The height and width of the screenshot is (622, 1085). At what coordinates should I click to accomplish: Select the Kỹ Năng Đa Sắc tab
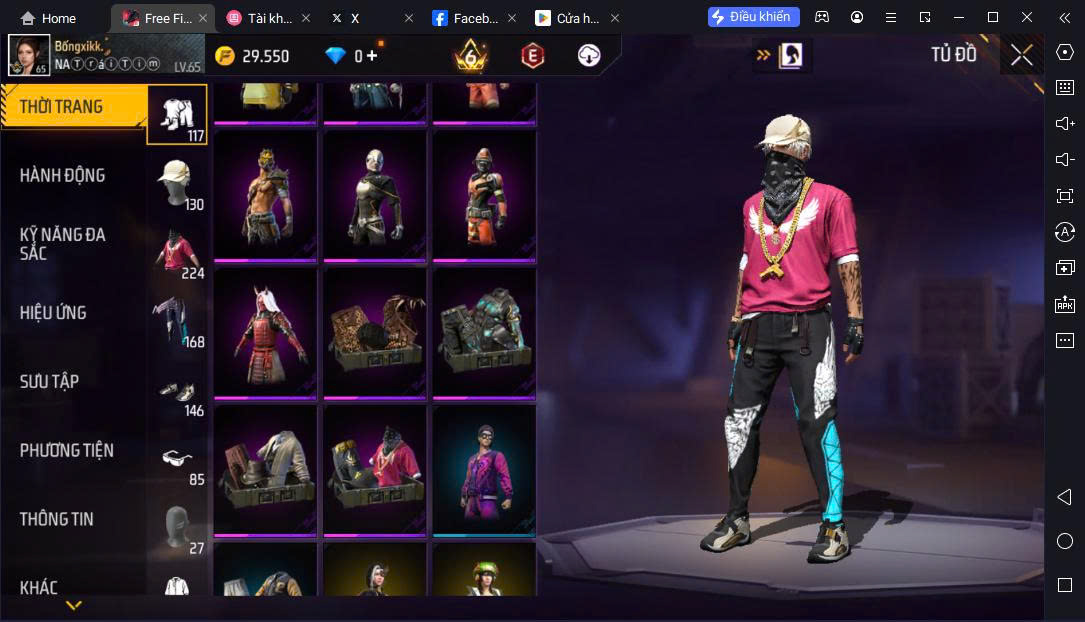click(62, 243)
